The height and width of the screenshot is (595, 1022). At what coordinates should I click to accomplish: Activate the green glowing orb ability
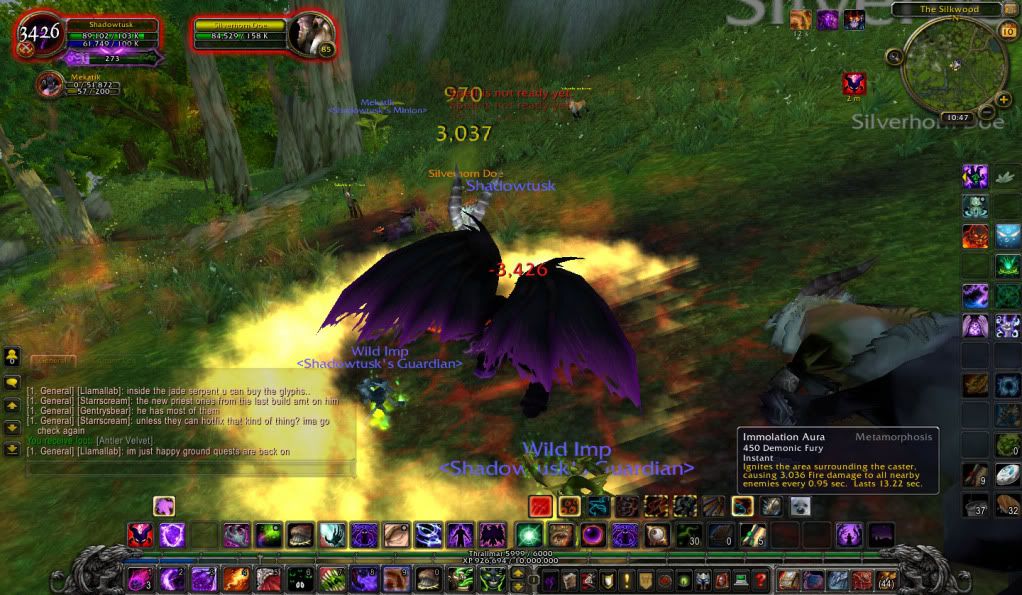[529, 535]
